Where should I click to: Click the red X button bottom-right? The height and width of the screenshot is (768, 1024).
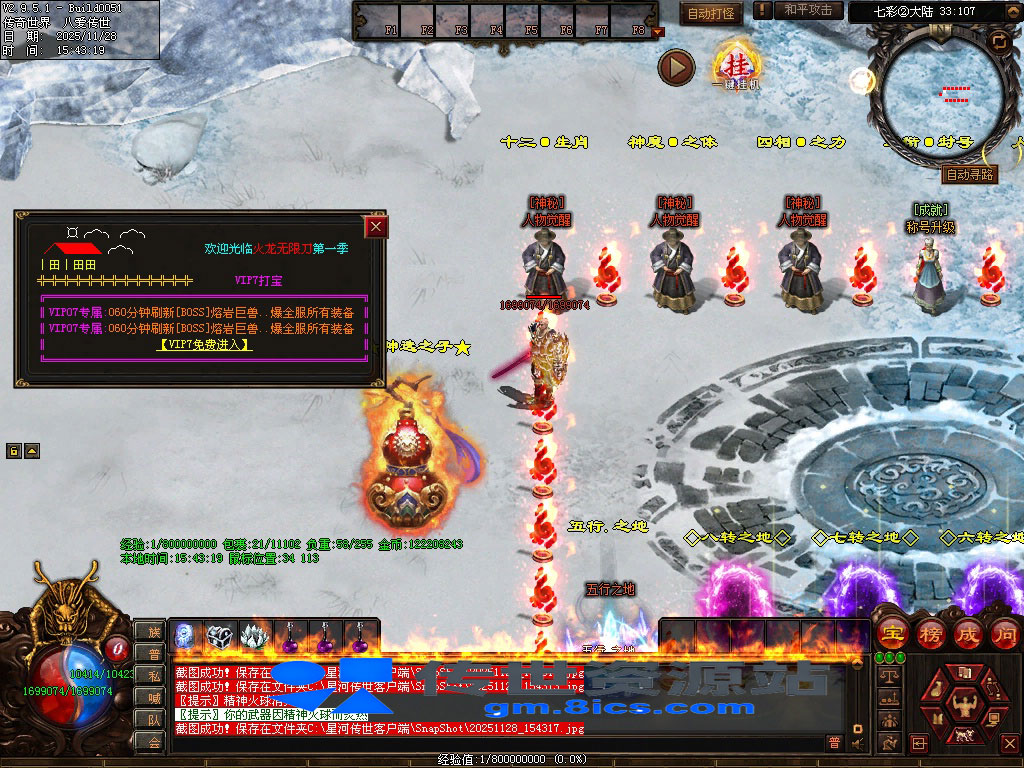pos(1011,743)
